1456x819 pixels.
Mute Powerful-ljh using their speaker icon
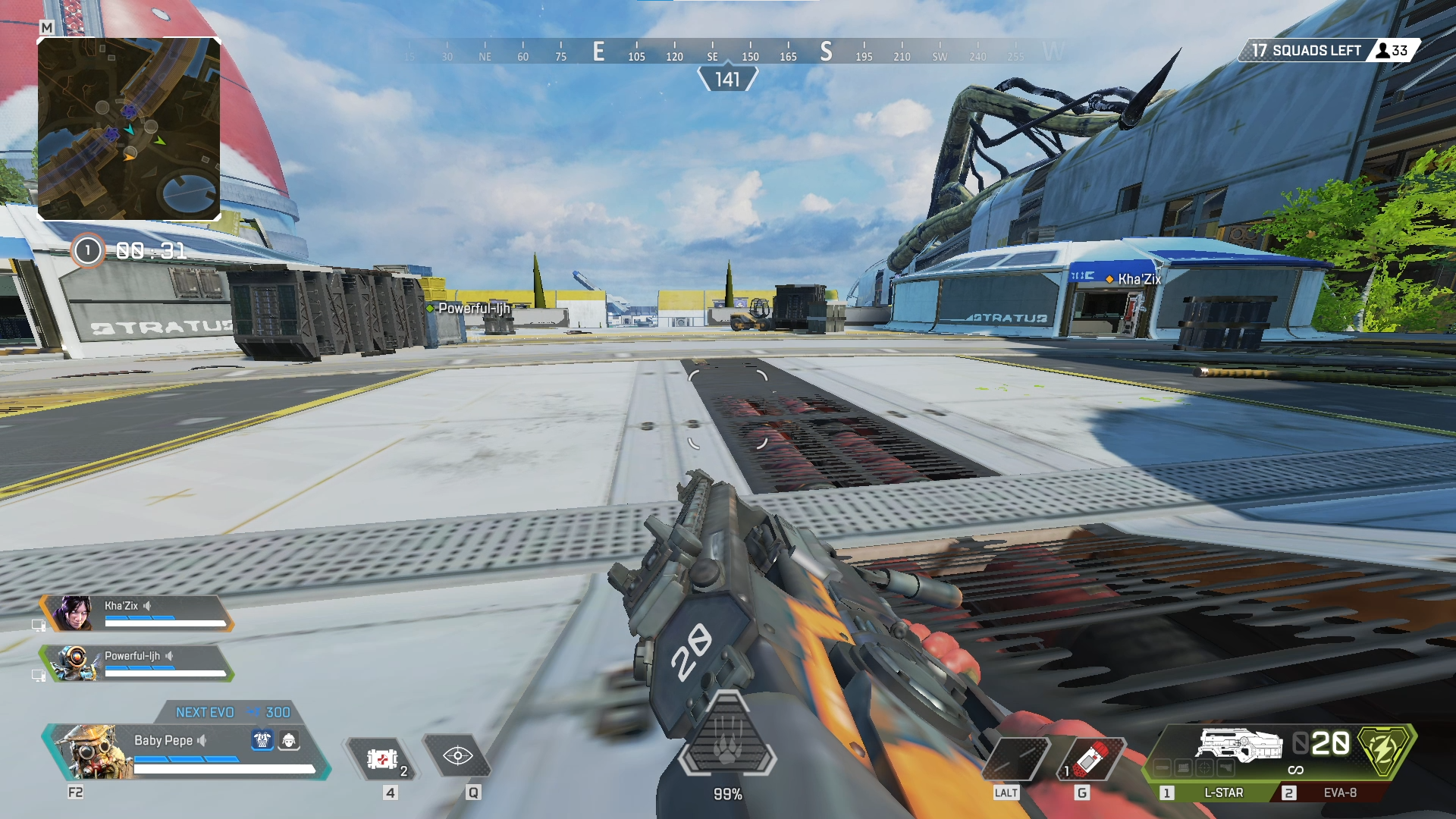pyautogui.click(x=170, y=656)
